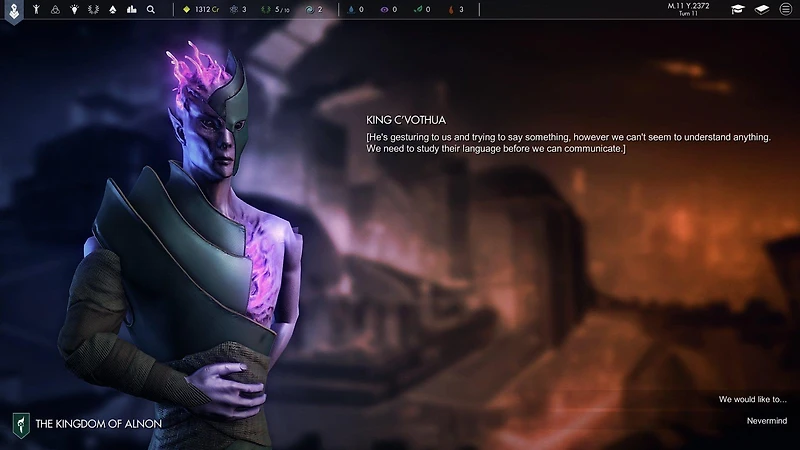Open the book encyclopedia icon
Viewport: 800px width, 450px height.
click(762, 9)
